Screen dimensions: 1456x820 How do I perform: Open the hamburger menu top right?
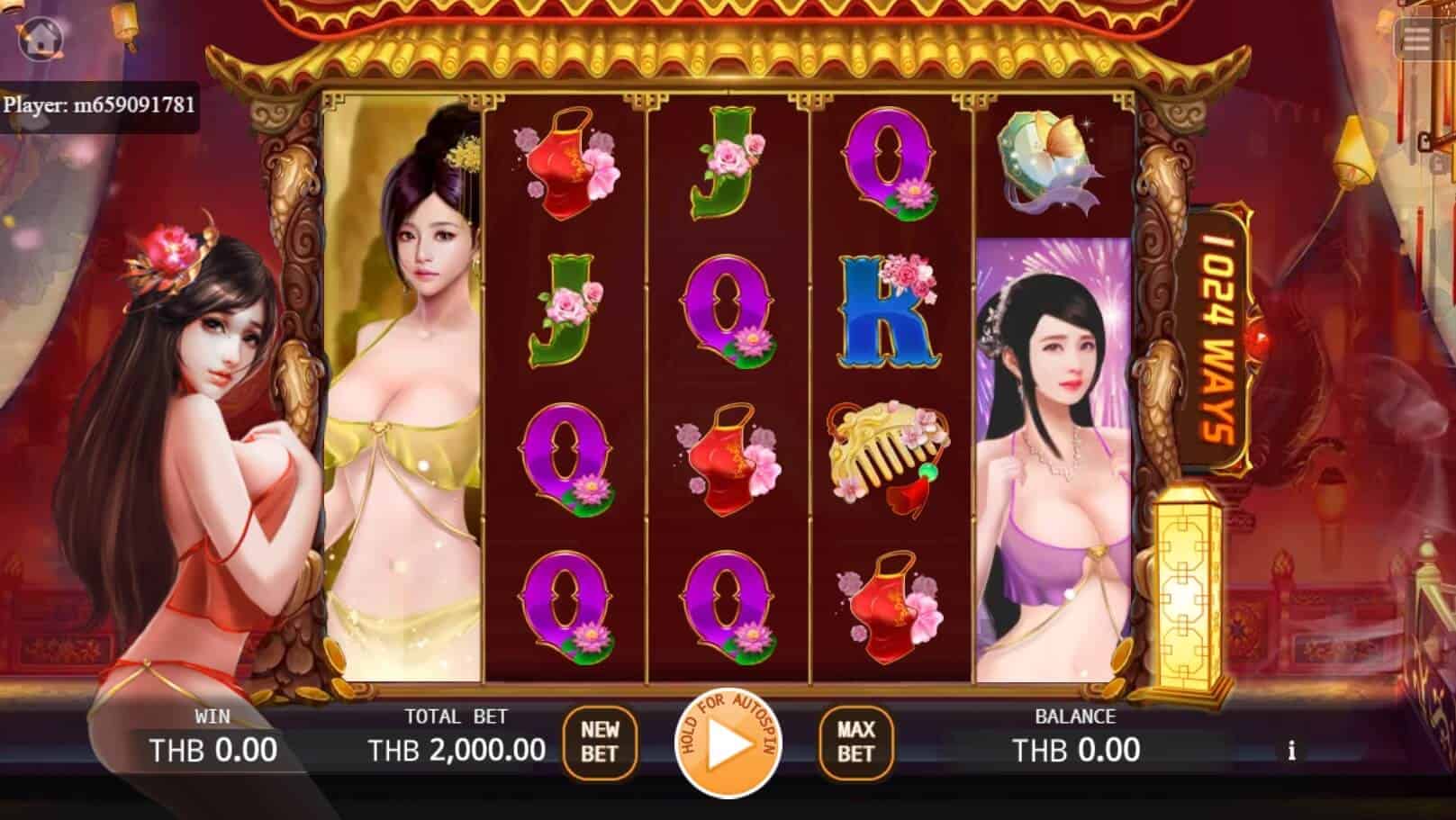1419,36
